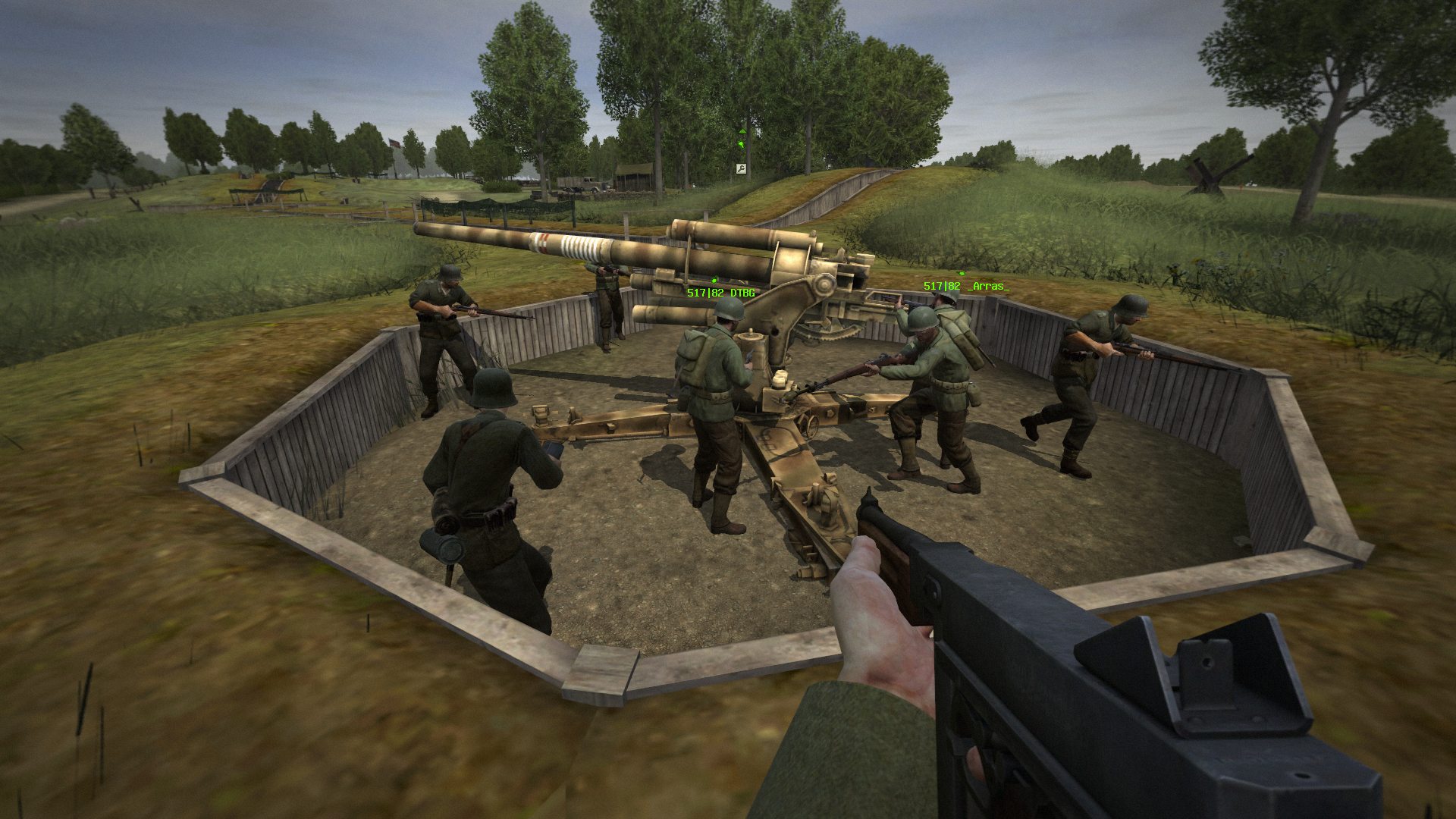Select the 517|82 DTBG player name tag

pos(720,293)
